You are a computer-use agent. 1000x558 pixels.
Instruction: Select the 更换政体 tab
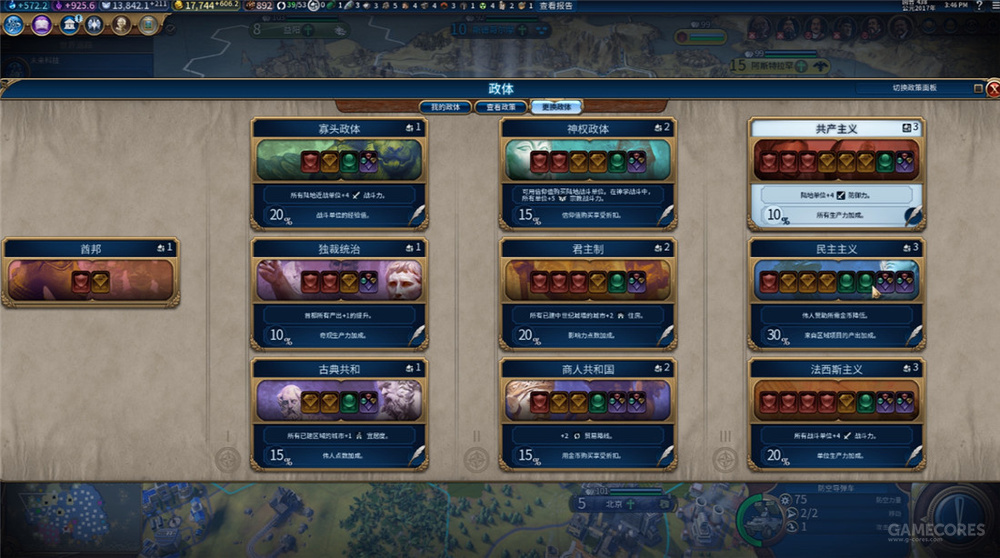click(x=557, y=106)
